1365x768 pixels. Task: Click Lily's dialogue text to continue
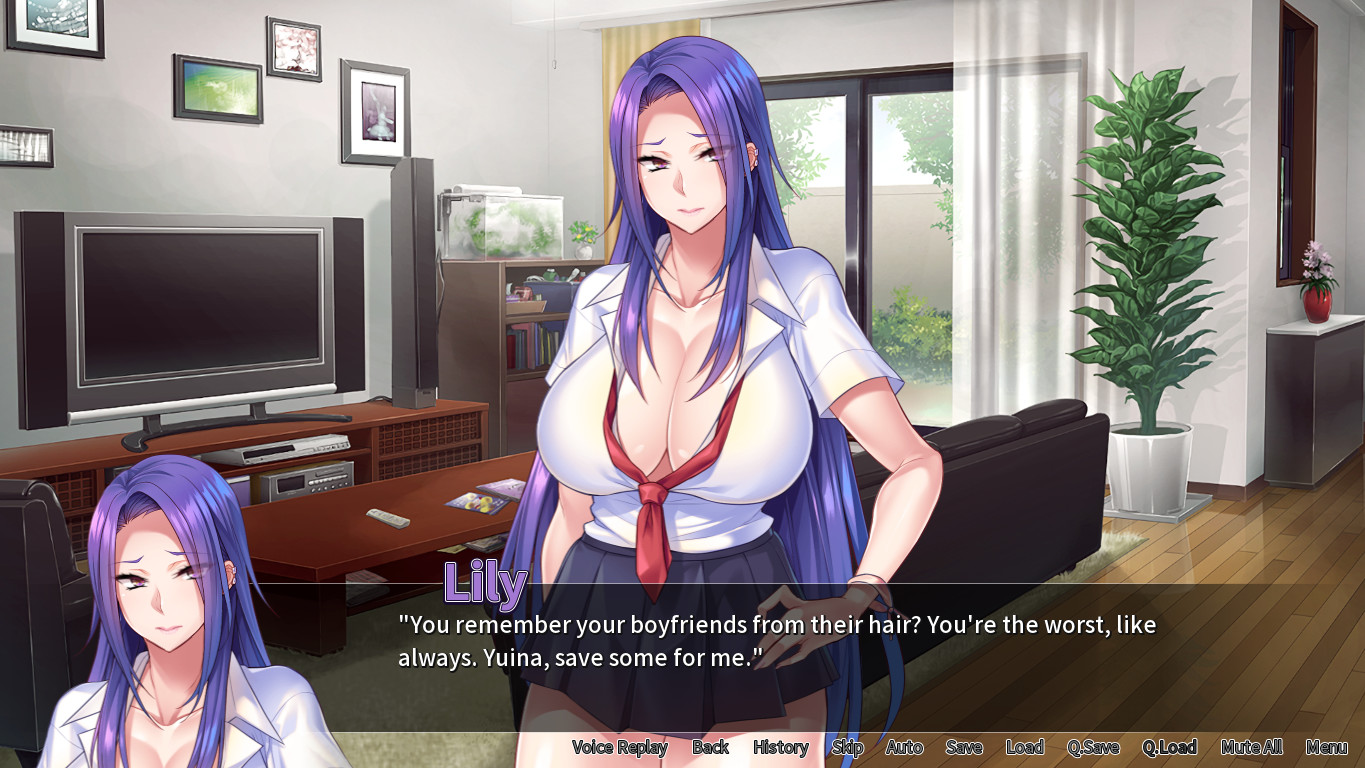tap(776, 641)
